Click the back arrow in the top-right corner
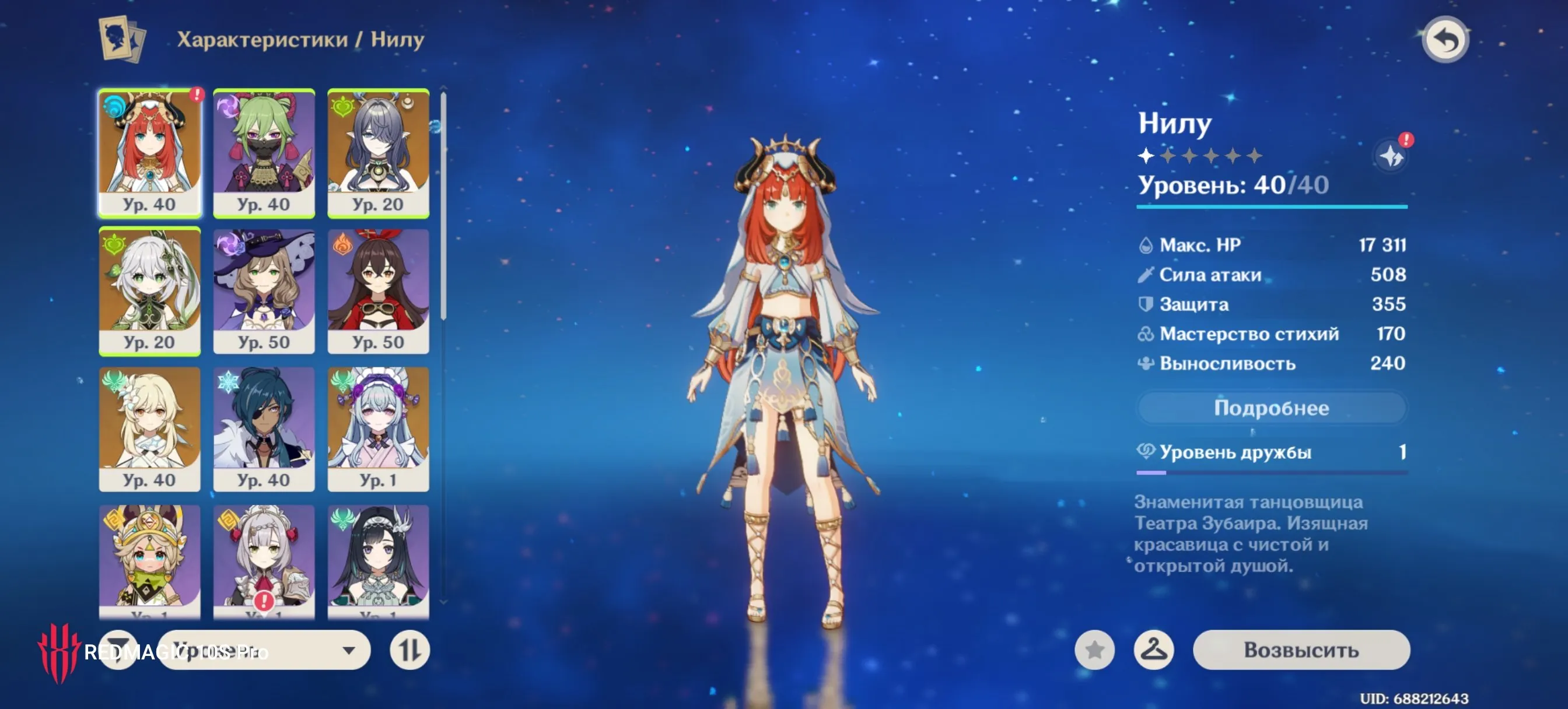Screen dimensions: 1568x709 pyautogui.click(x=1445, y=40)
